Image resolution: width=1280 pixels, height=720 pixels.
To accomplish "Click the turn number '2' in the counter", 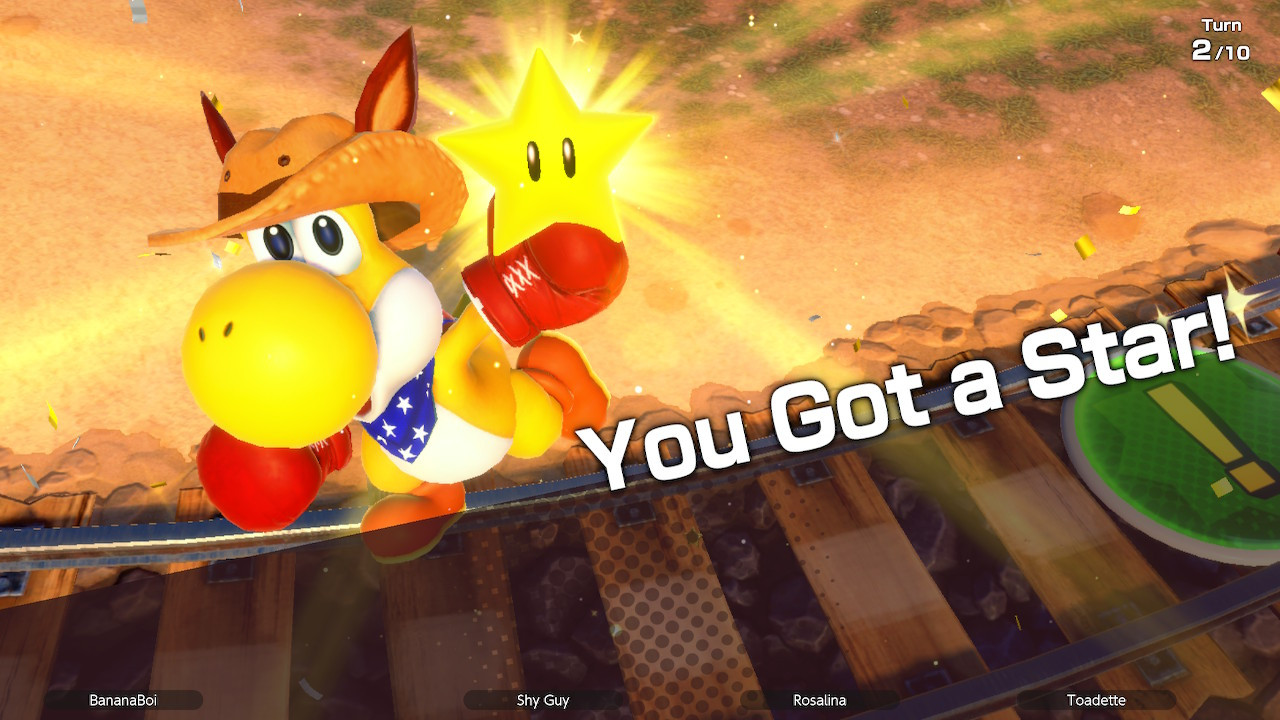I will point(1204,48).
